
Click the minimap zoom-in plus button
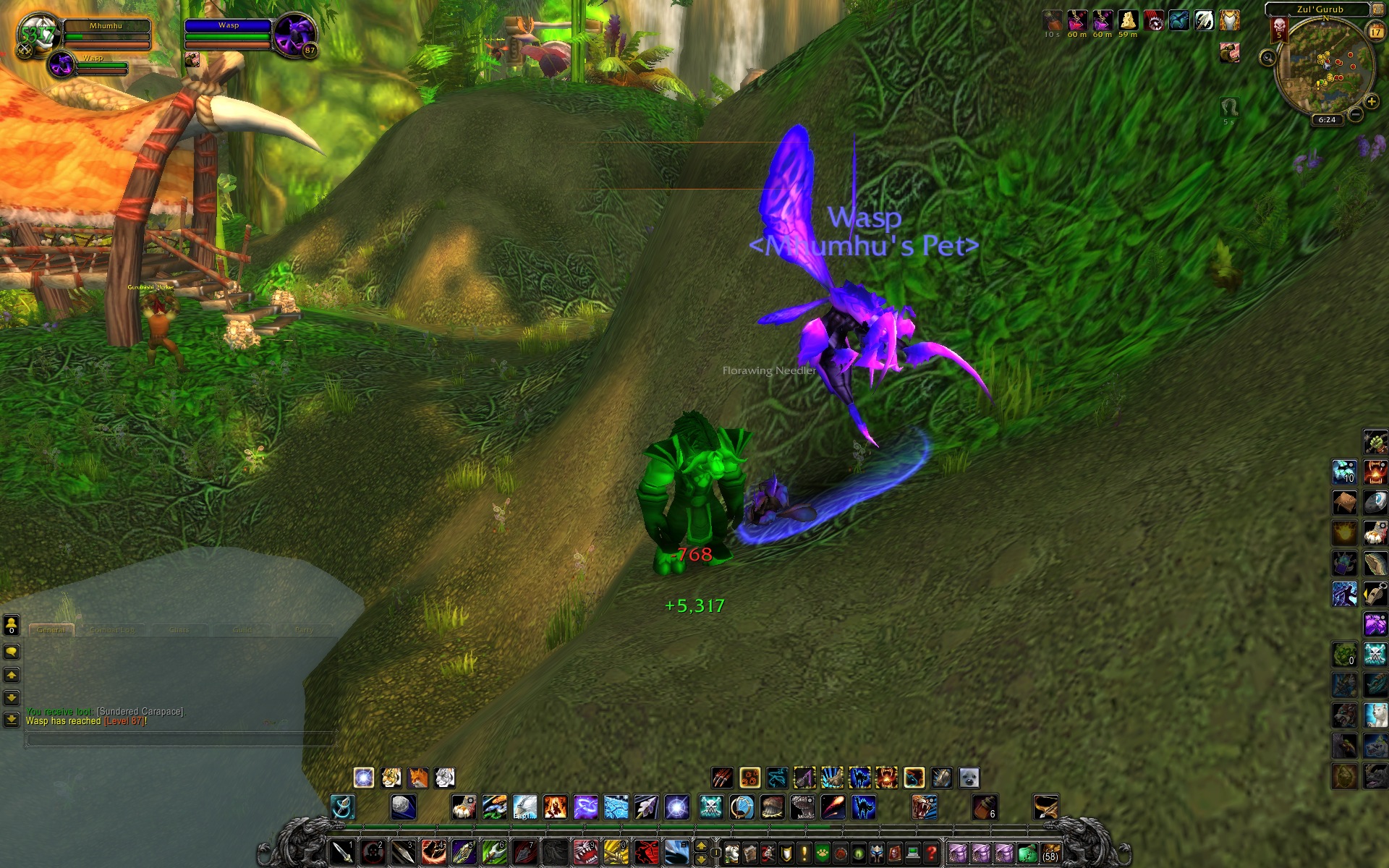click(1371, 101)
